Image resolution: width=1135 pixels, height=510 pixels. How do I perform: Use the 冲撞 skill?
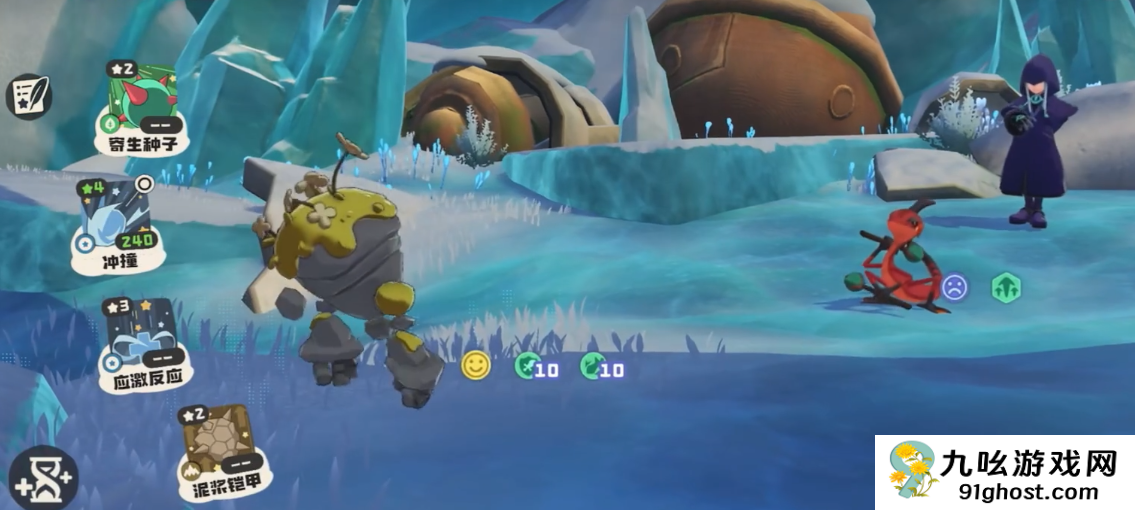(115, 226)
